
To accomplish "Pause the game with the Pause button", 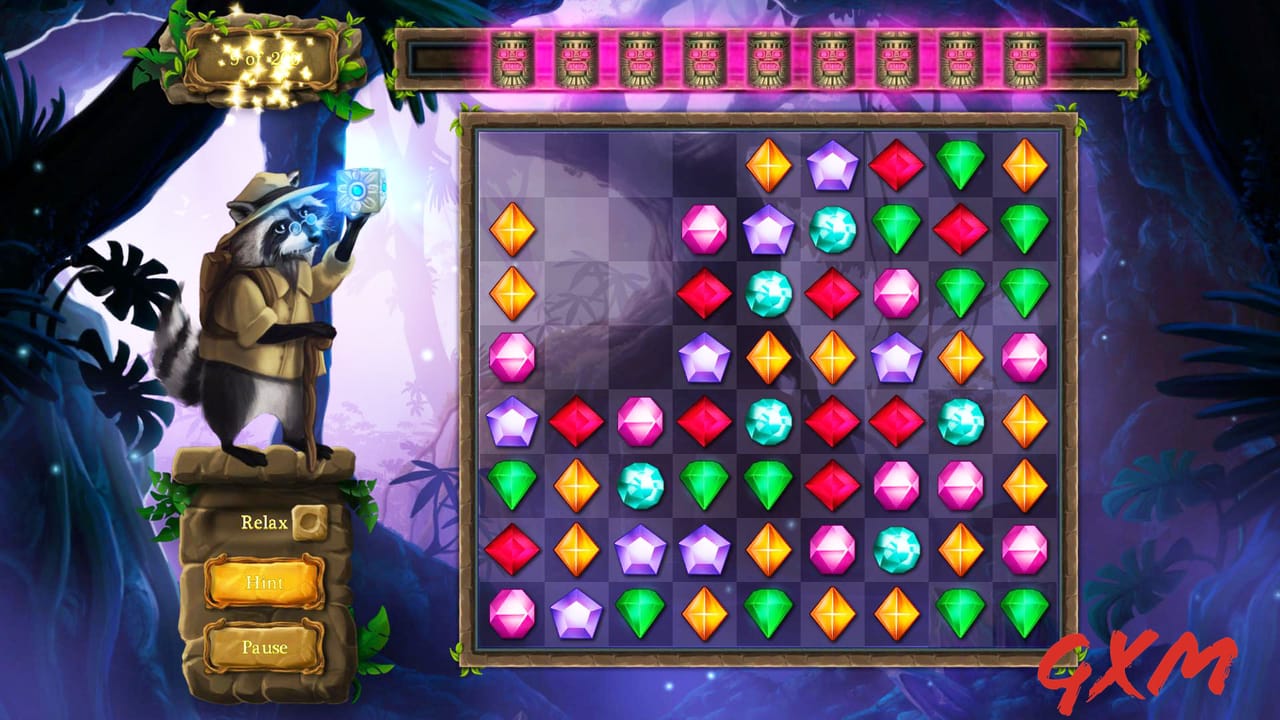I will 264,647.
